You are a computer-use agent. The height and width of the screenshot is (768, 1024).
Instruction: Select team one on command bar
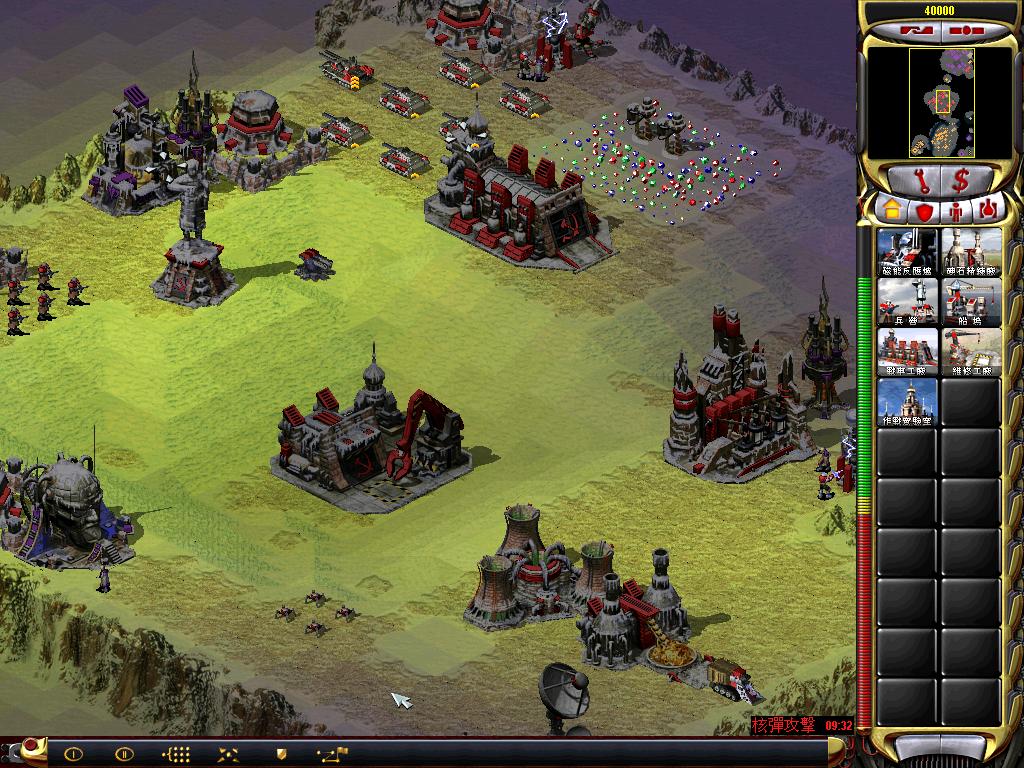pyautogui.click(x=73, y=754)
